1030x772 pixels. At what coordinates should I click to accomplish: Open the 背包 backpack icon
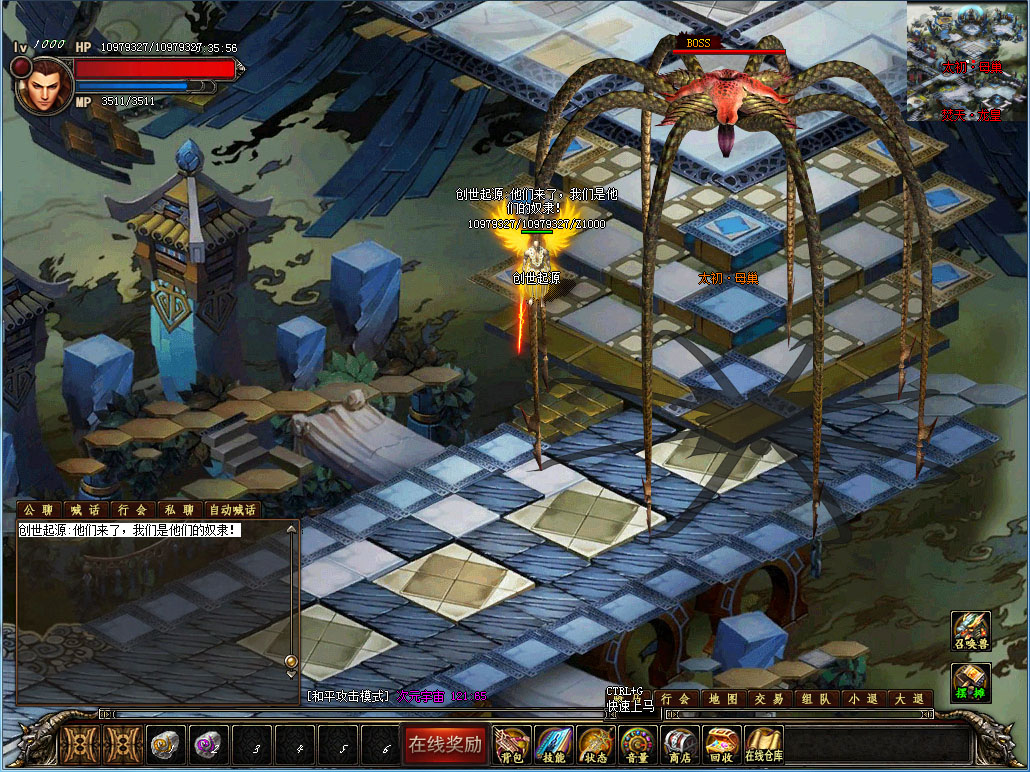pyautogui.click(x=513, y=744)
